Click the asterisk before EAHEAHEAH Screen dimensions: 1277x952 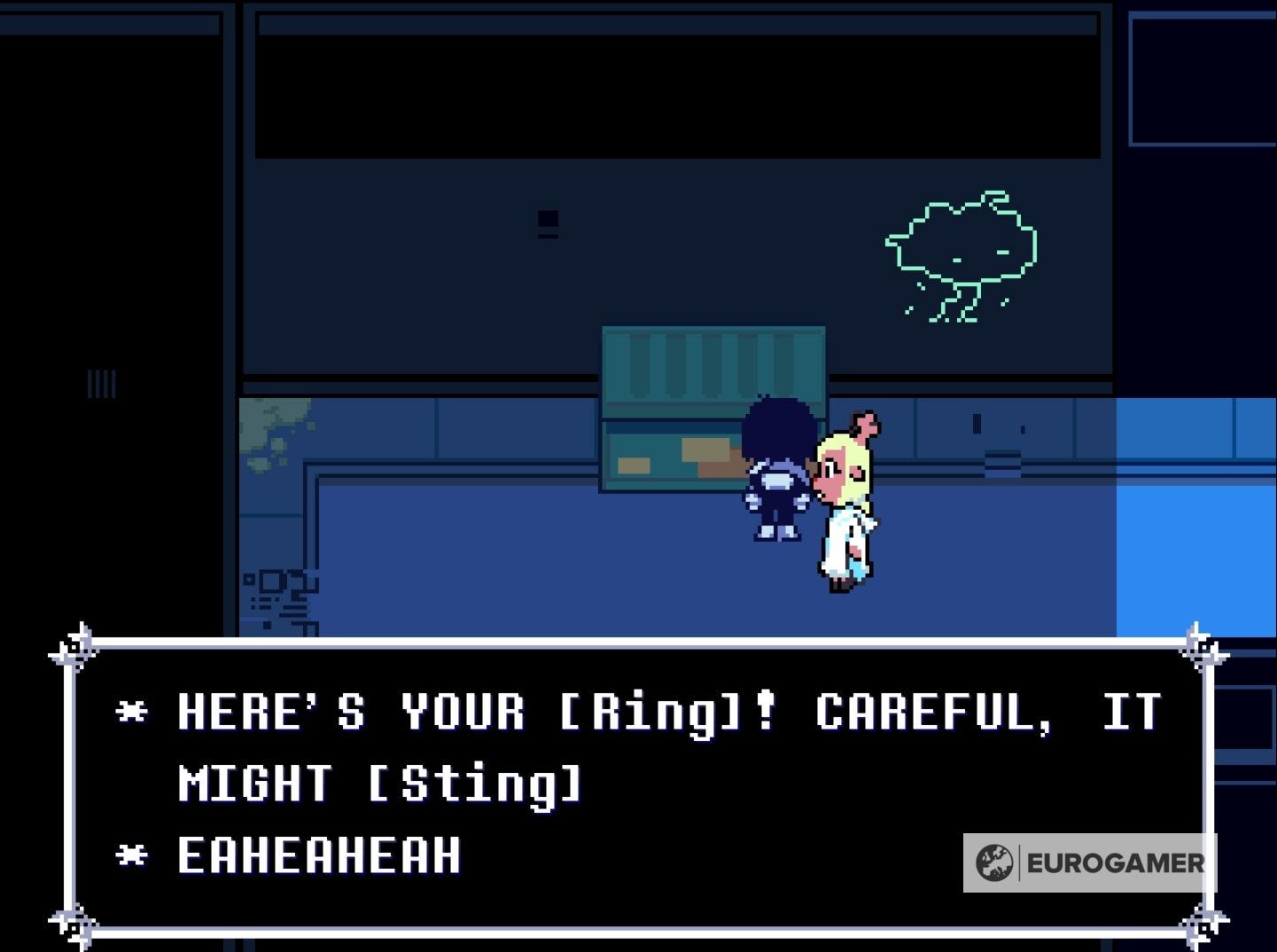[x=133, y=854]
